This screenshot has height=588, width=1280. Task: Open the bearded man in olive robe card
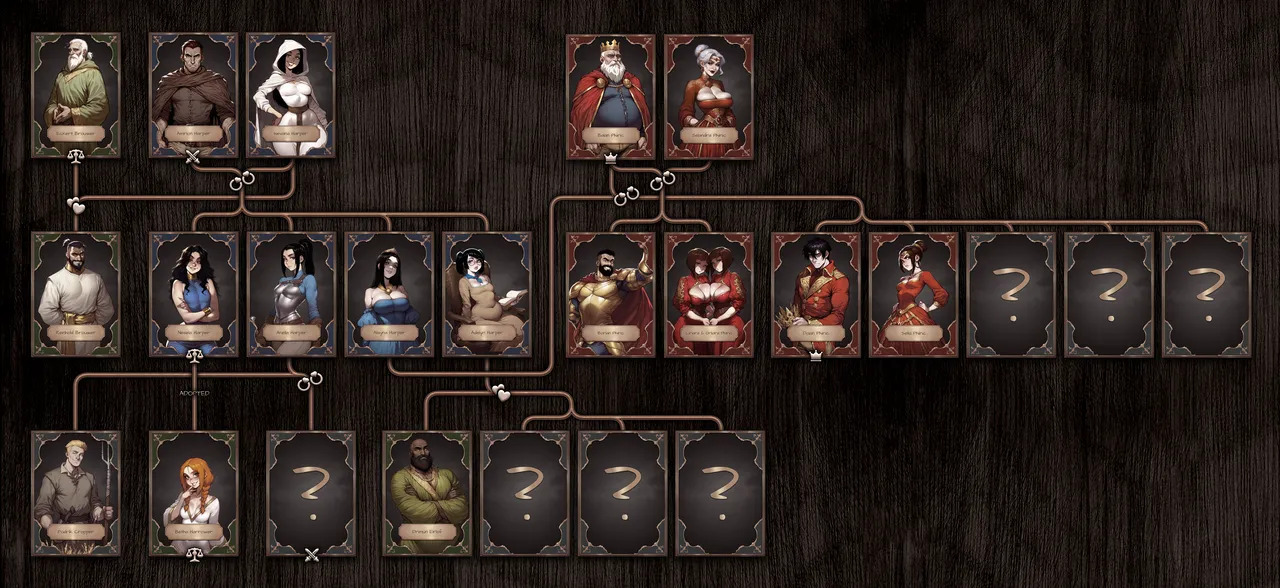pyautogui.click(x=427, y=492)
